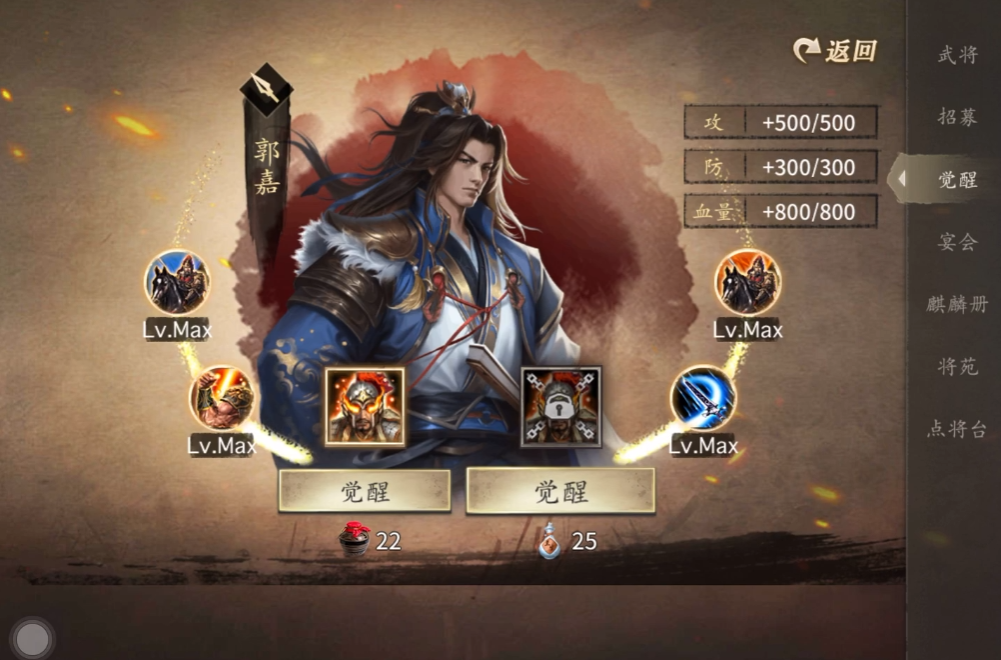Return using the 返回 button
The height and width of the screenshot is (660, 1001).
835,51
